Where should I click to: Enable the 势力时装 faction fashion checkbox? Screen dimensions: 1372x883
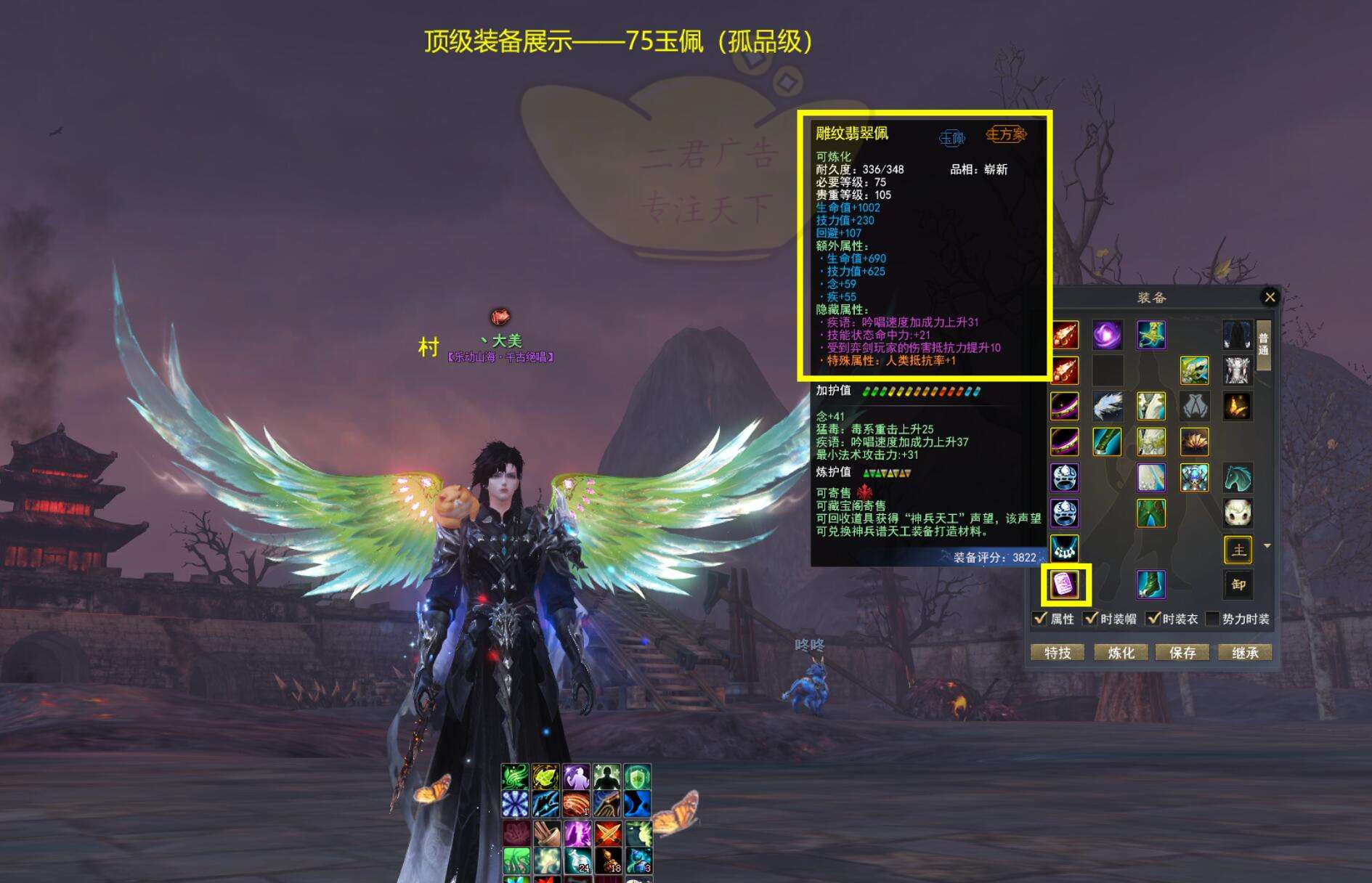[1212, 619]
